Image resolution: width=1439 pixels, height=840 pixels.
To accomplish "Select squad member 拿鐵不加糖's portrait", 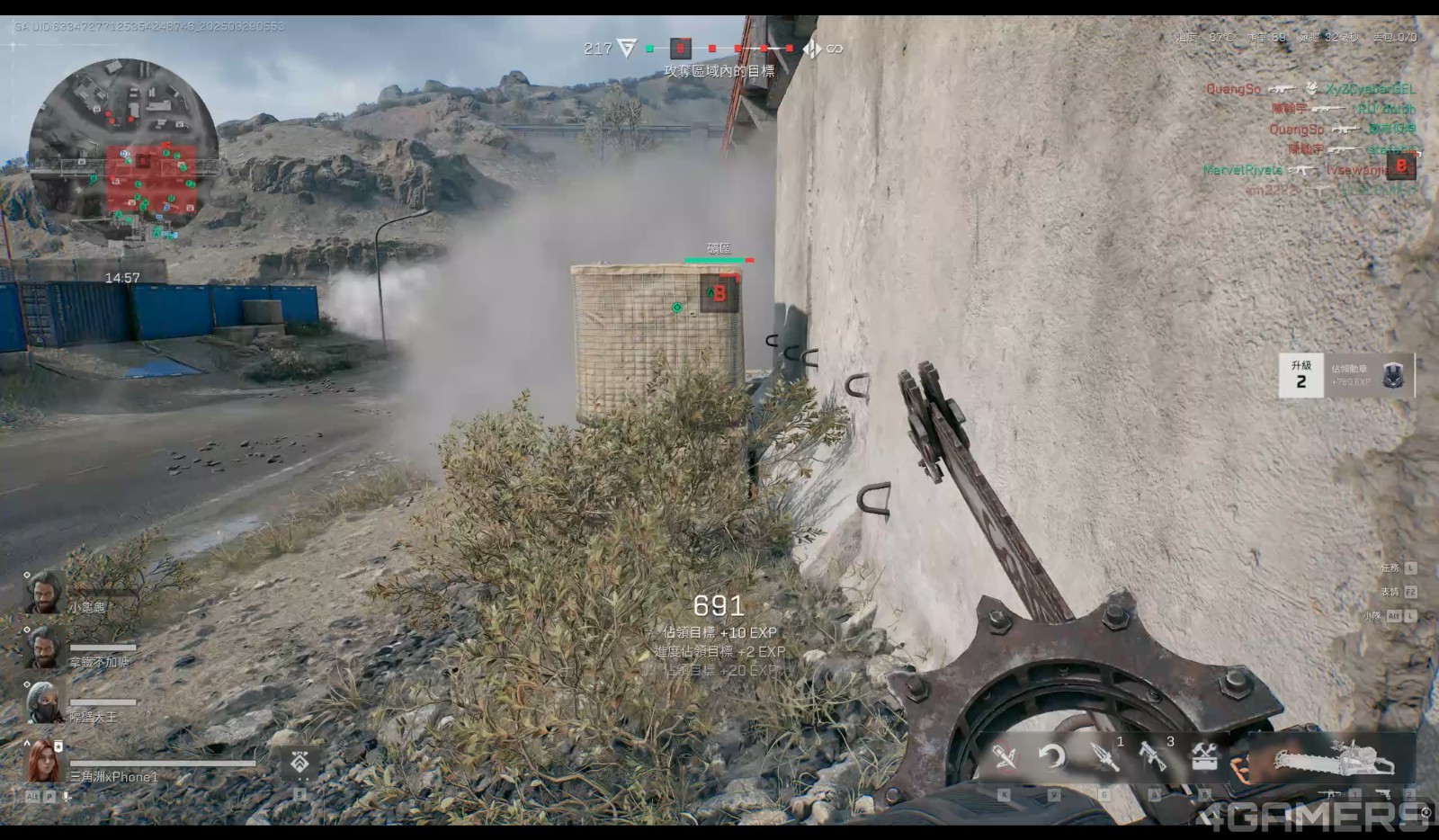I will pyautogui.click(x=43, y=647).
